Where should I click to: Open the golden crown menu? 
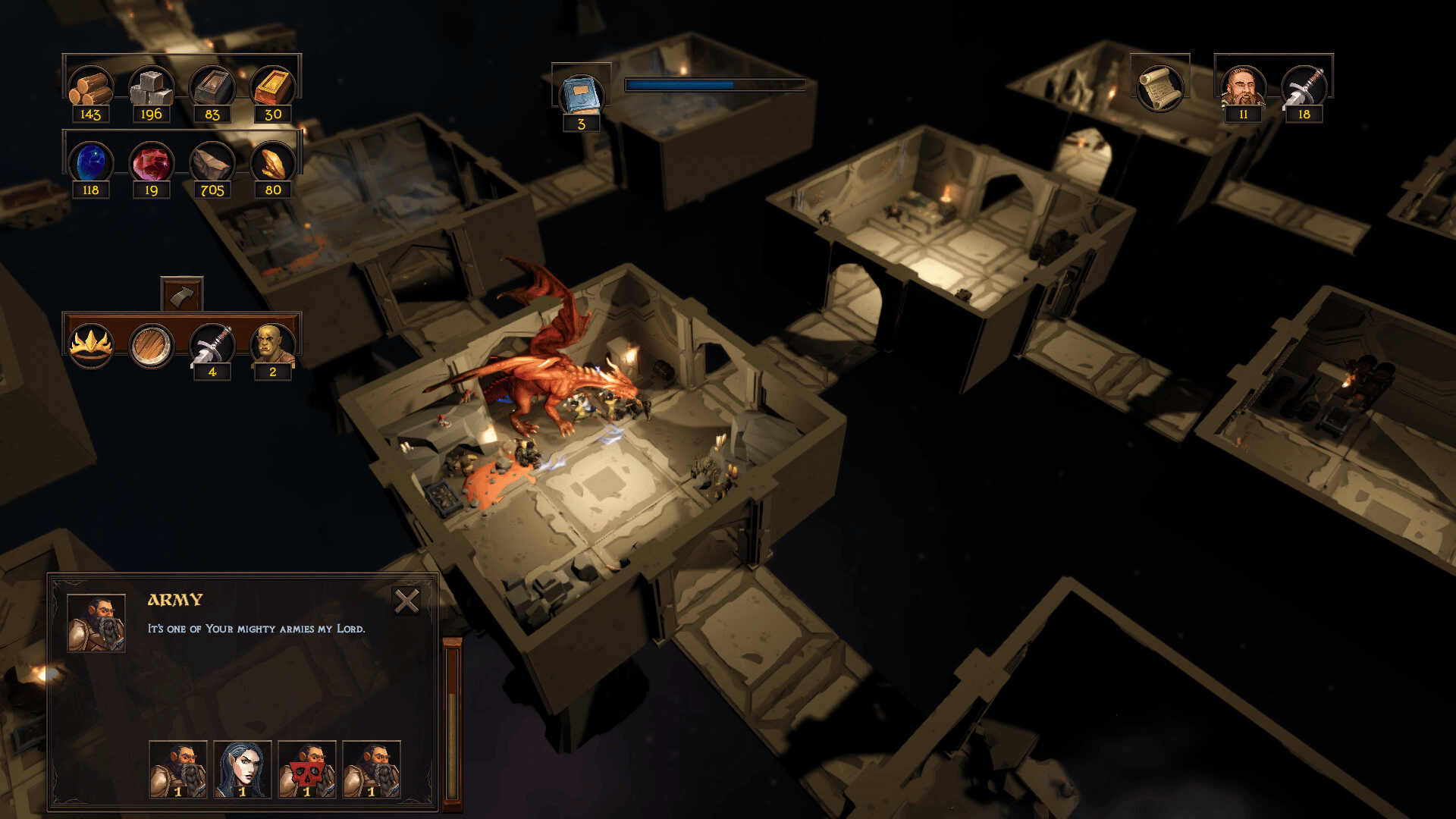point(91,345)
